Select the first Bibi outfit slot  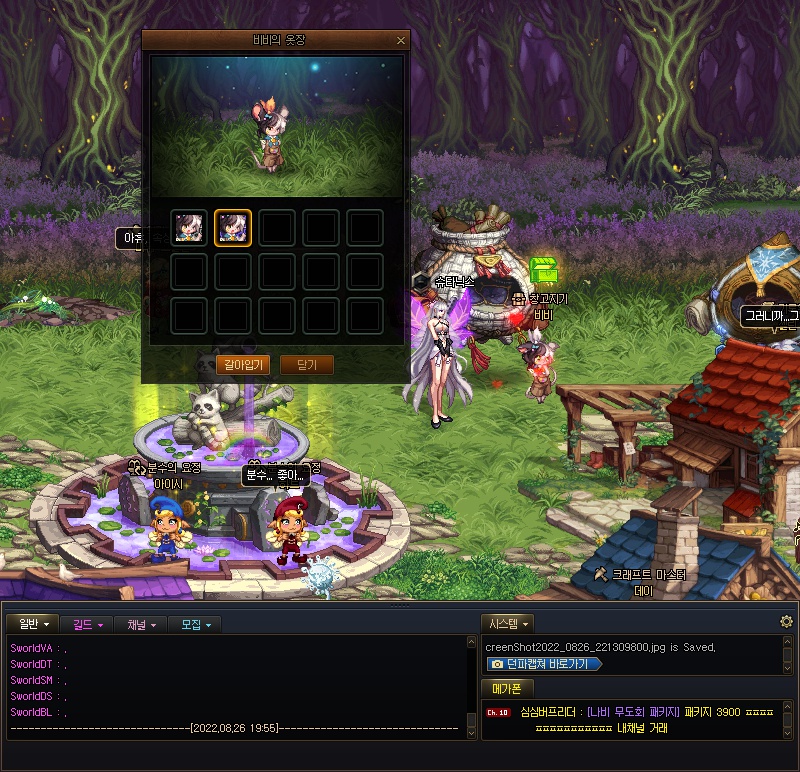(189, 228)
